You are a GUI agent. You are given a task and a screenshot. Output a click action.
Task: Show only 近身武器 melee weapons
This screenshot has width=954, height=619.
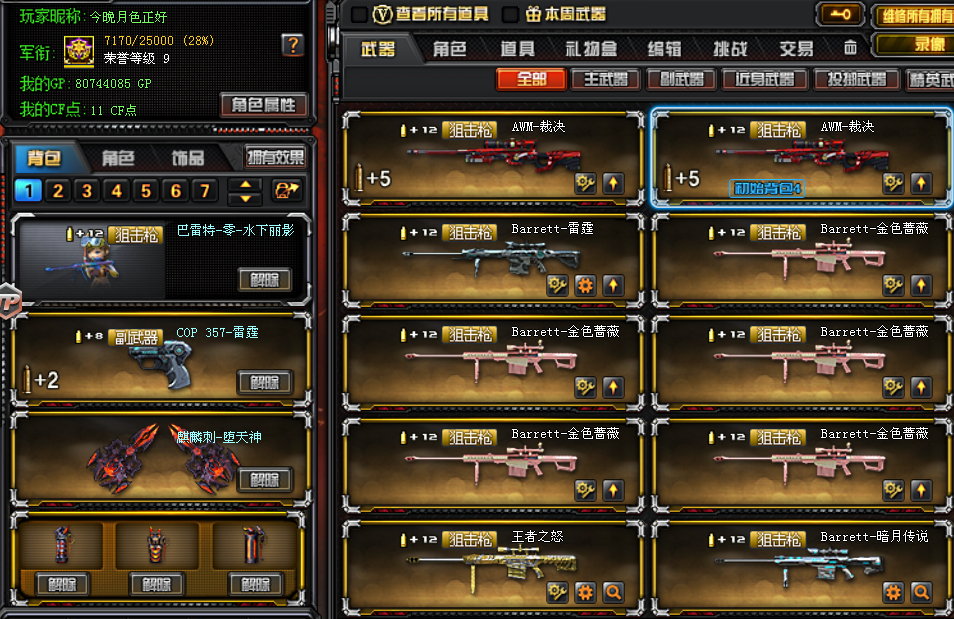764,79
